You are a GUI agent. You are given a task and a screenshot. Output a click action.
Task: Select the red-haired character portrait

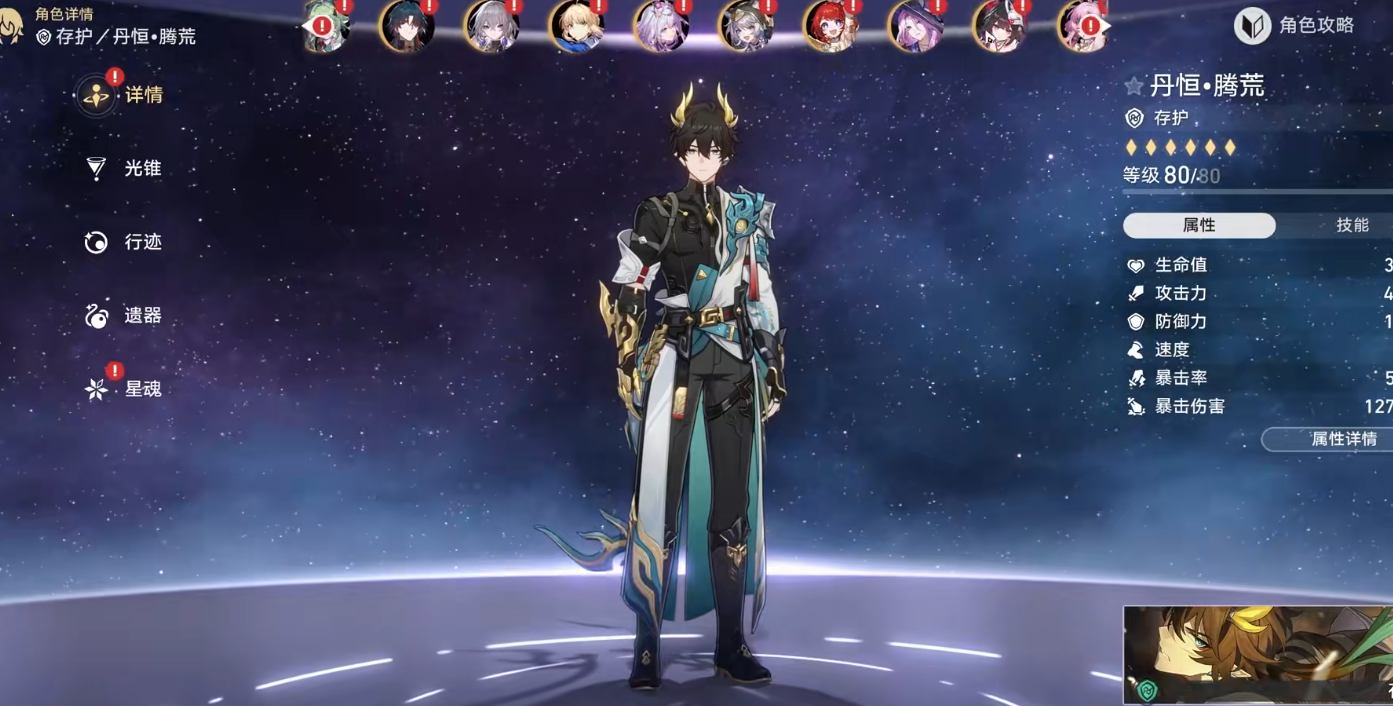830,26
